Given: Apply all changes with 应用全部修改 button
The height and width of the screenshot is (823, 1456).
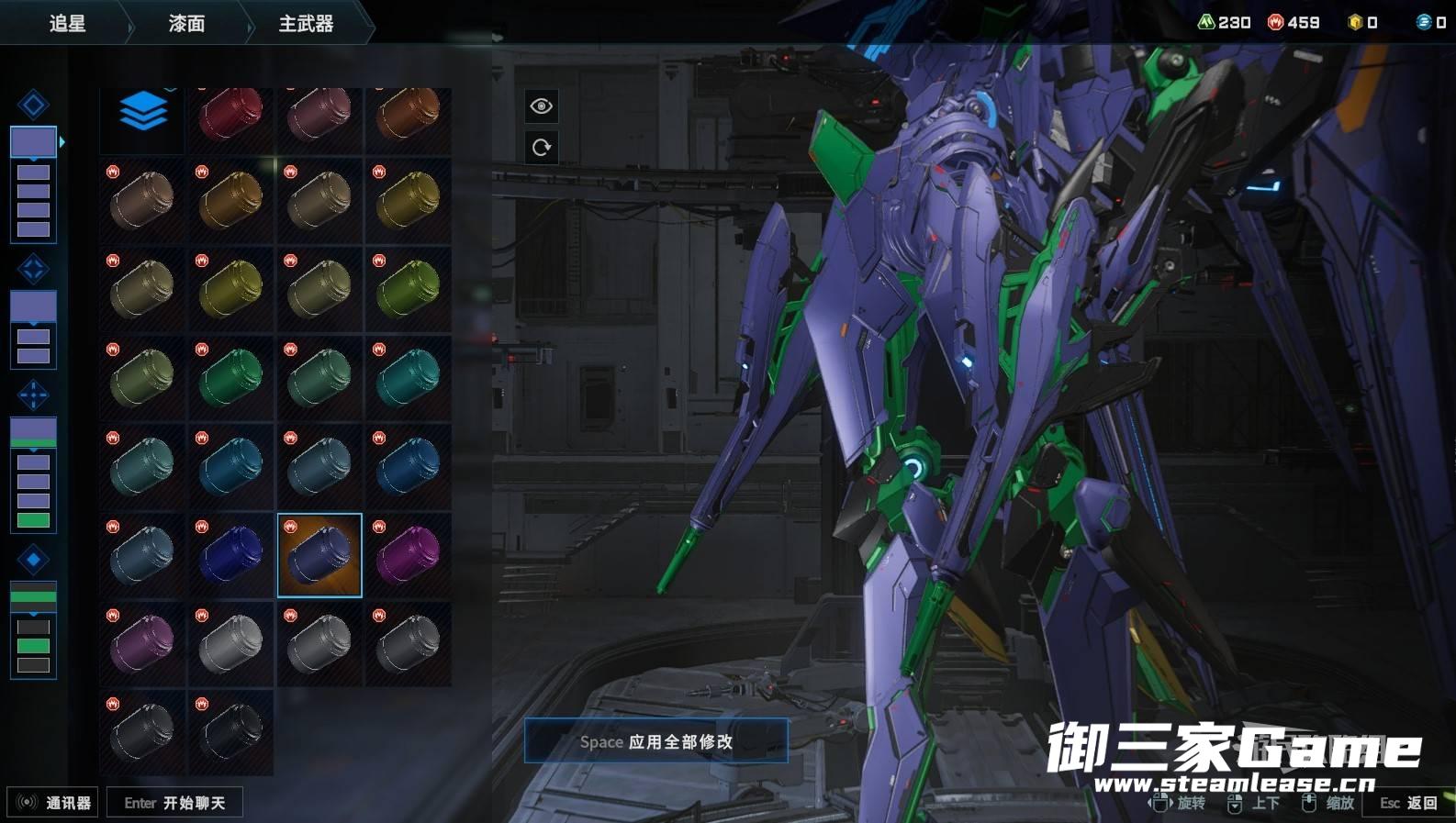Looking at the screenshot, I should [655, 741].
